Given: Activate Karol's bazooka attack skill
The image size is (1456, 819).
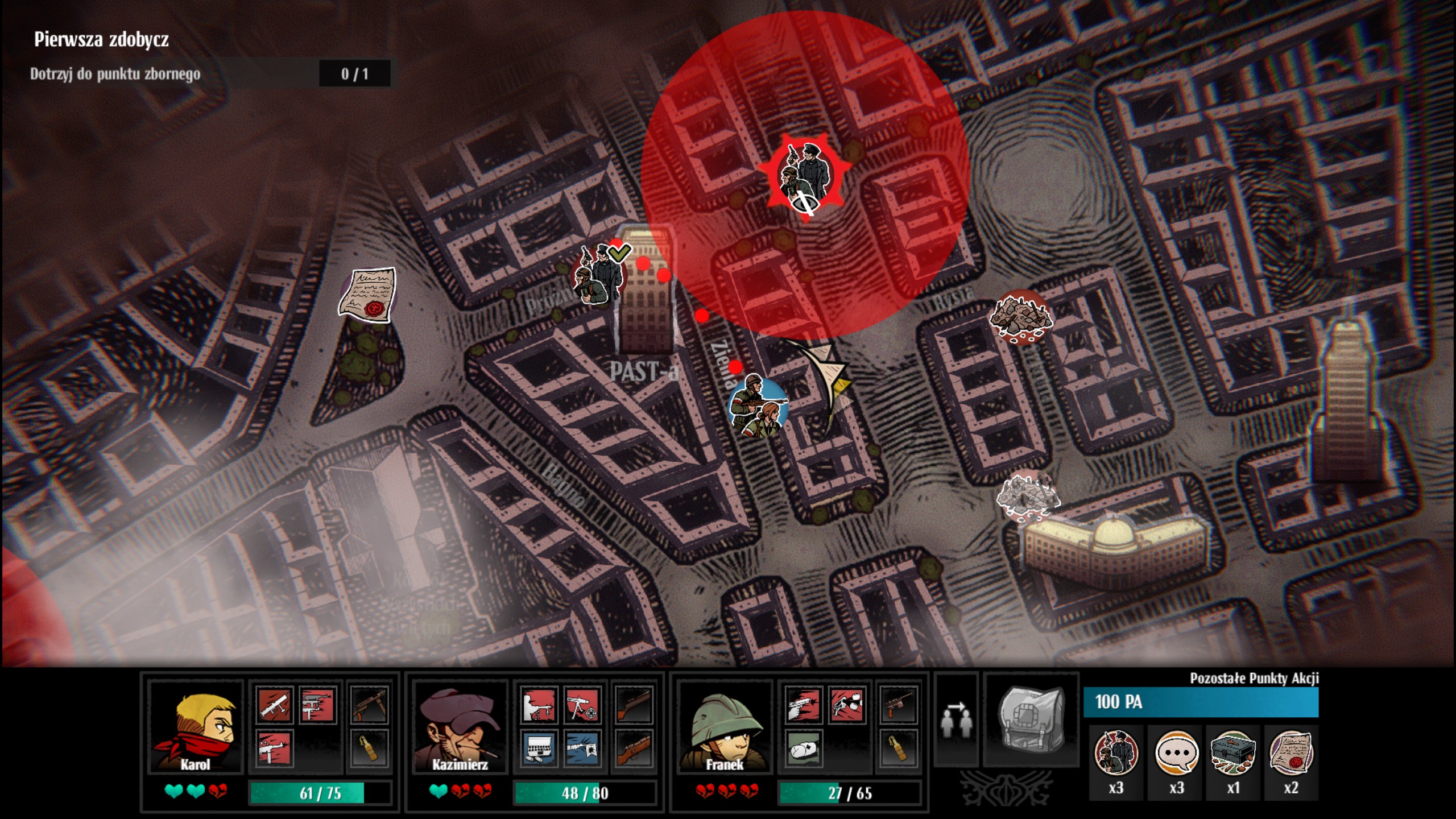Looking at the screenshot, I should coord(275,705).
